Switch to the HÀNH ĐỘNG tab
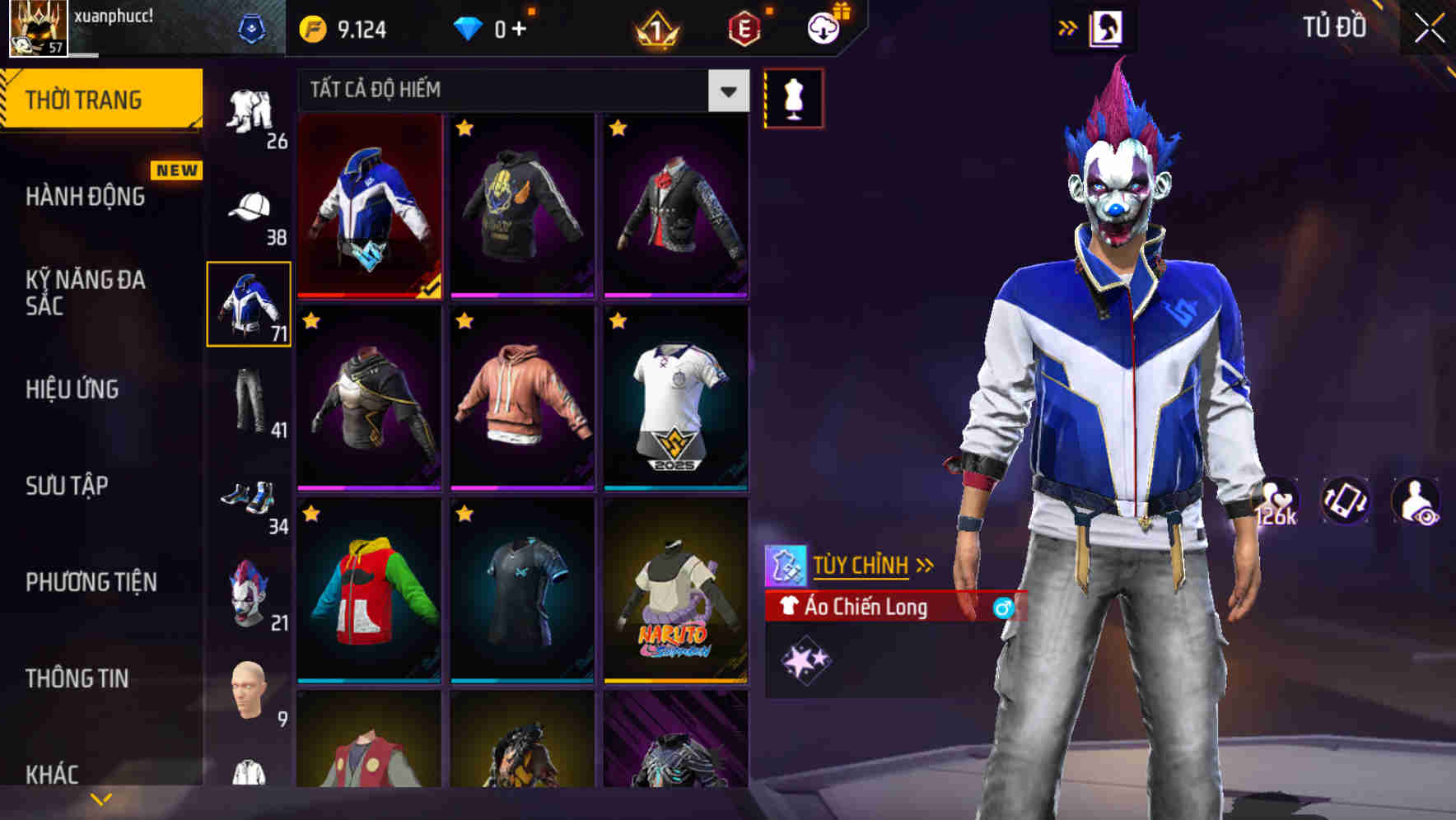The height and width of the screenshot is (820, 1456). pyautogui.click(x=86, y=196)
